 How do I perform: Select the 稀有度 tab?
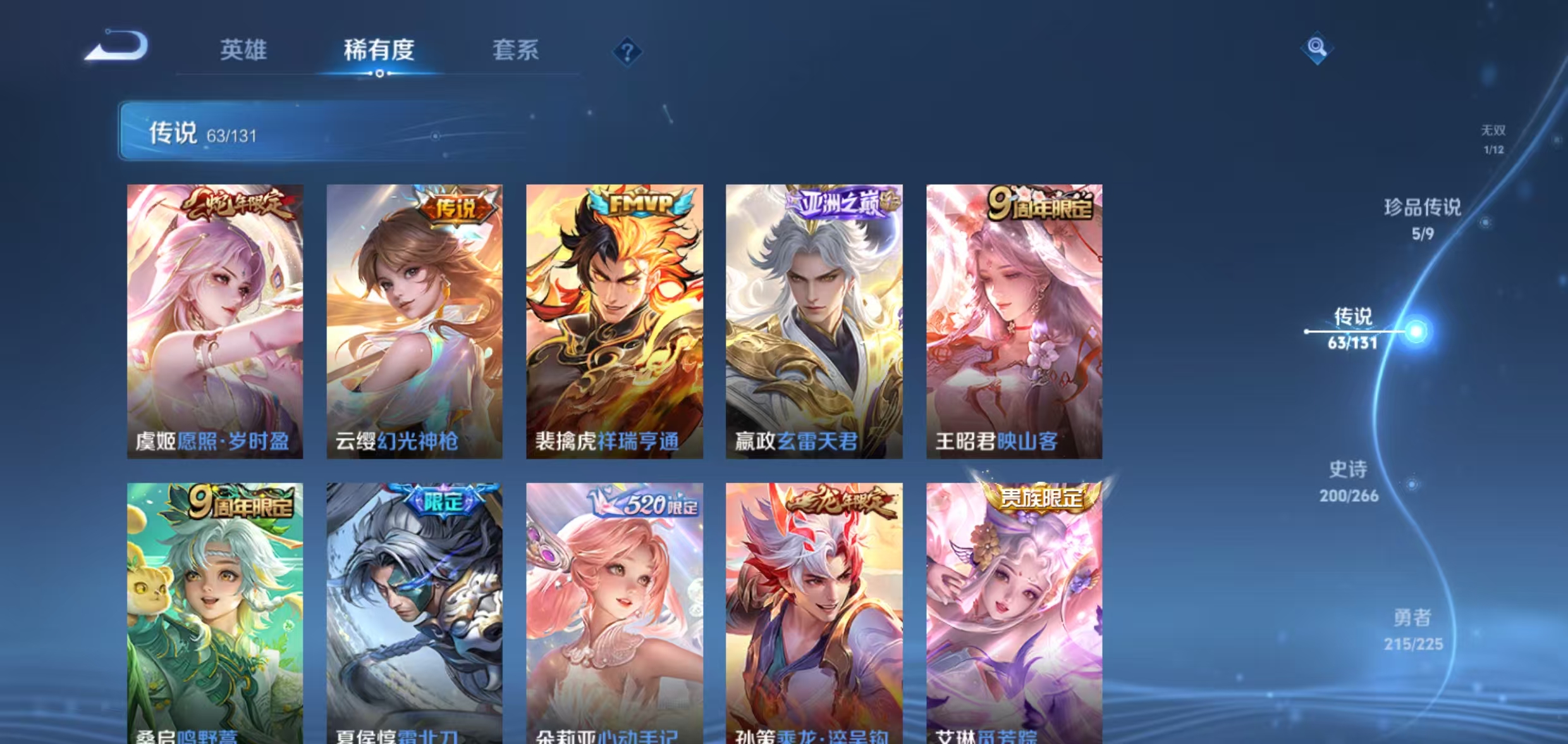point(380,51)
